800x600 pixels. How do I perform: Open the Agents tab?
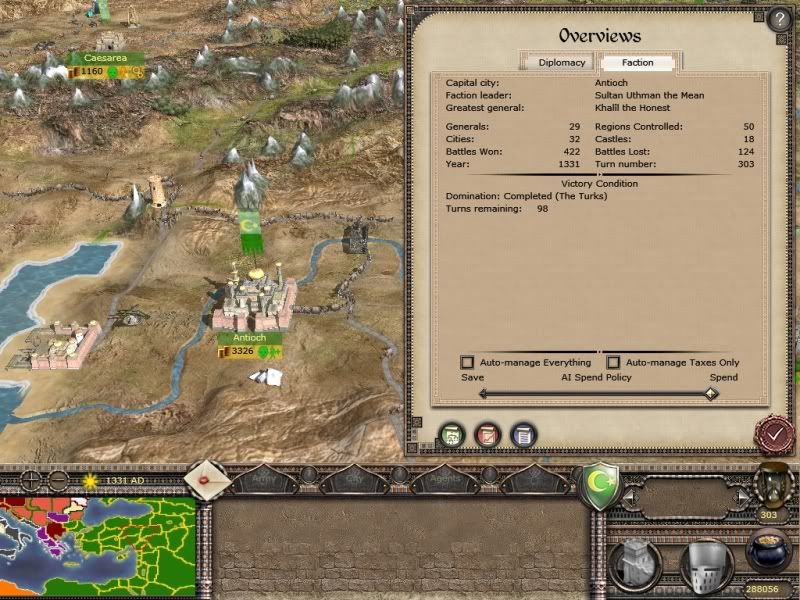445,480
